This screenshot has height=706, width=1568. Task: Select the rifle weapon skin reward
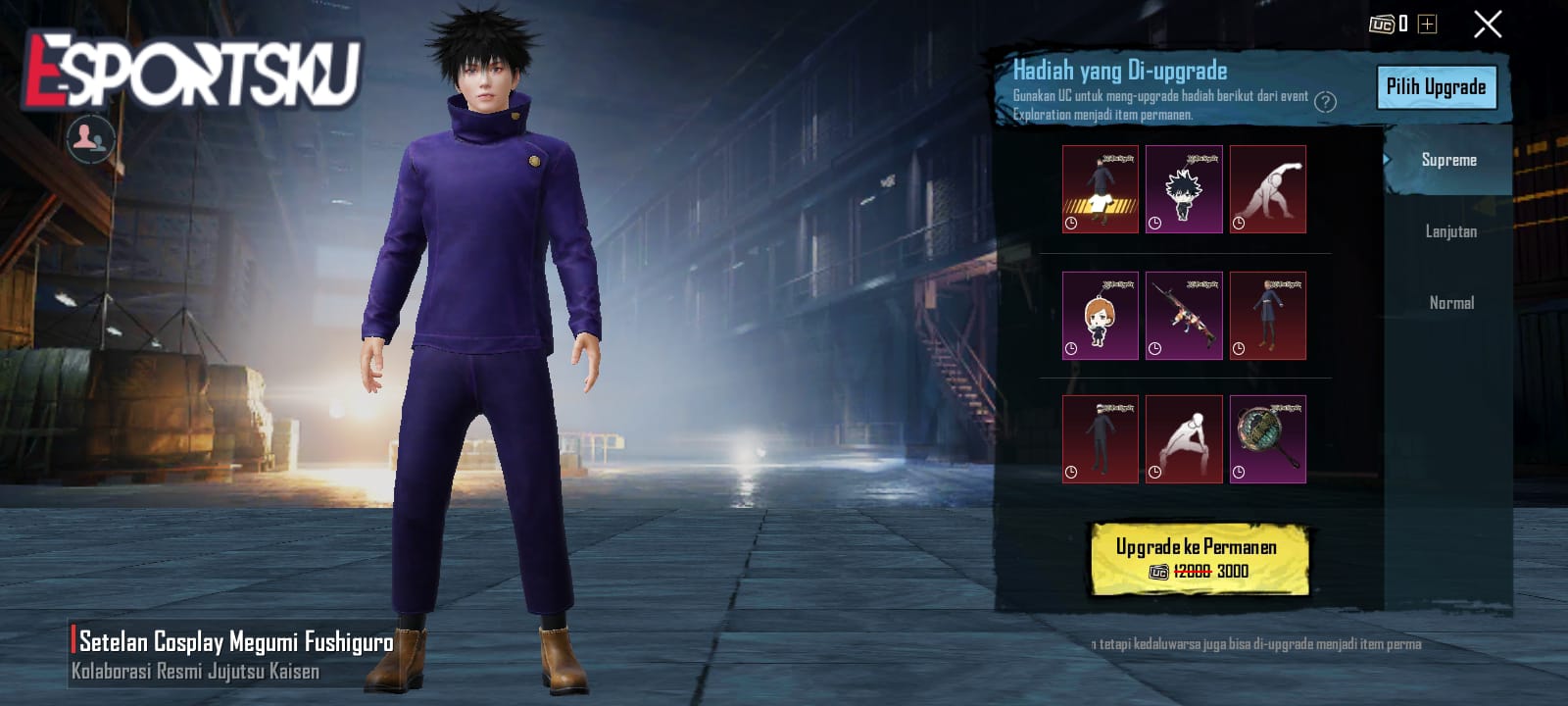pos(1184,314)
